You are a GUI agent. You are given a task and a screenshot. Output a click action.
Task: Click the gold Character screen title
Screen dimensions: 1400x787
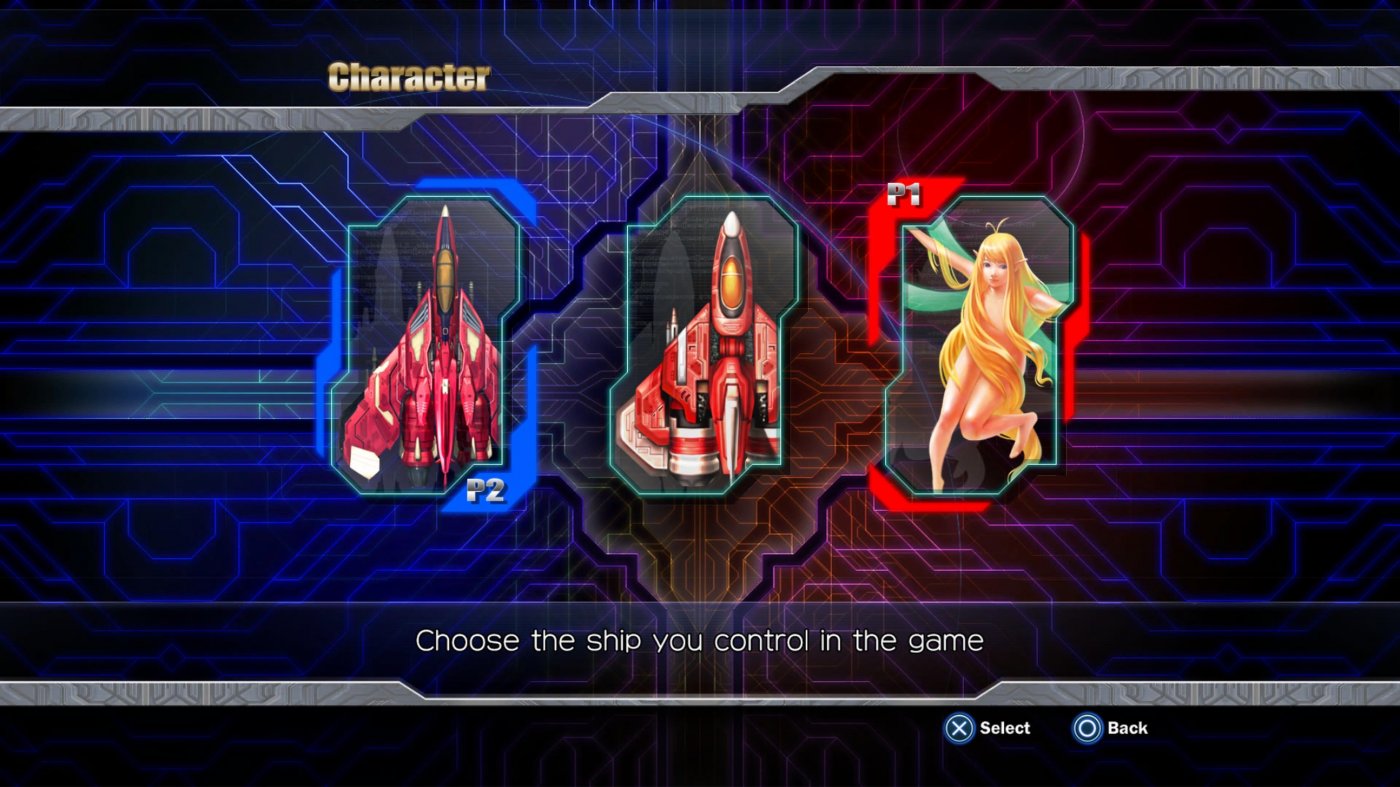point(409,75)
